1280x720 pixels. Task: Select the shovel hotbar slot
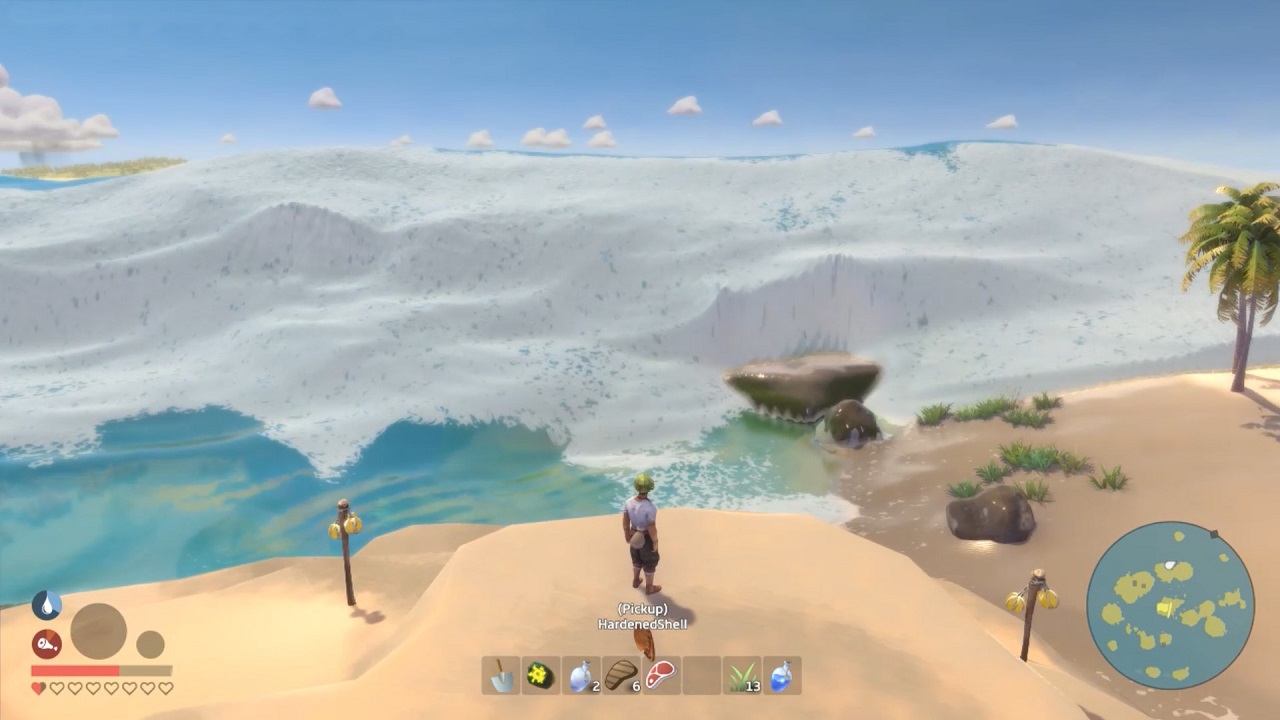pos(500,676)
